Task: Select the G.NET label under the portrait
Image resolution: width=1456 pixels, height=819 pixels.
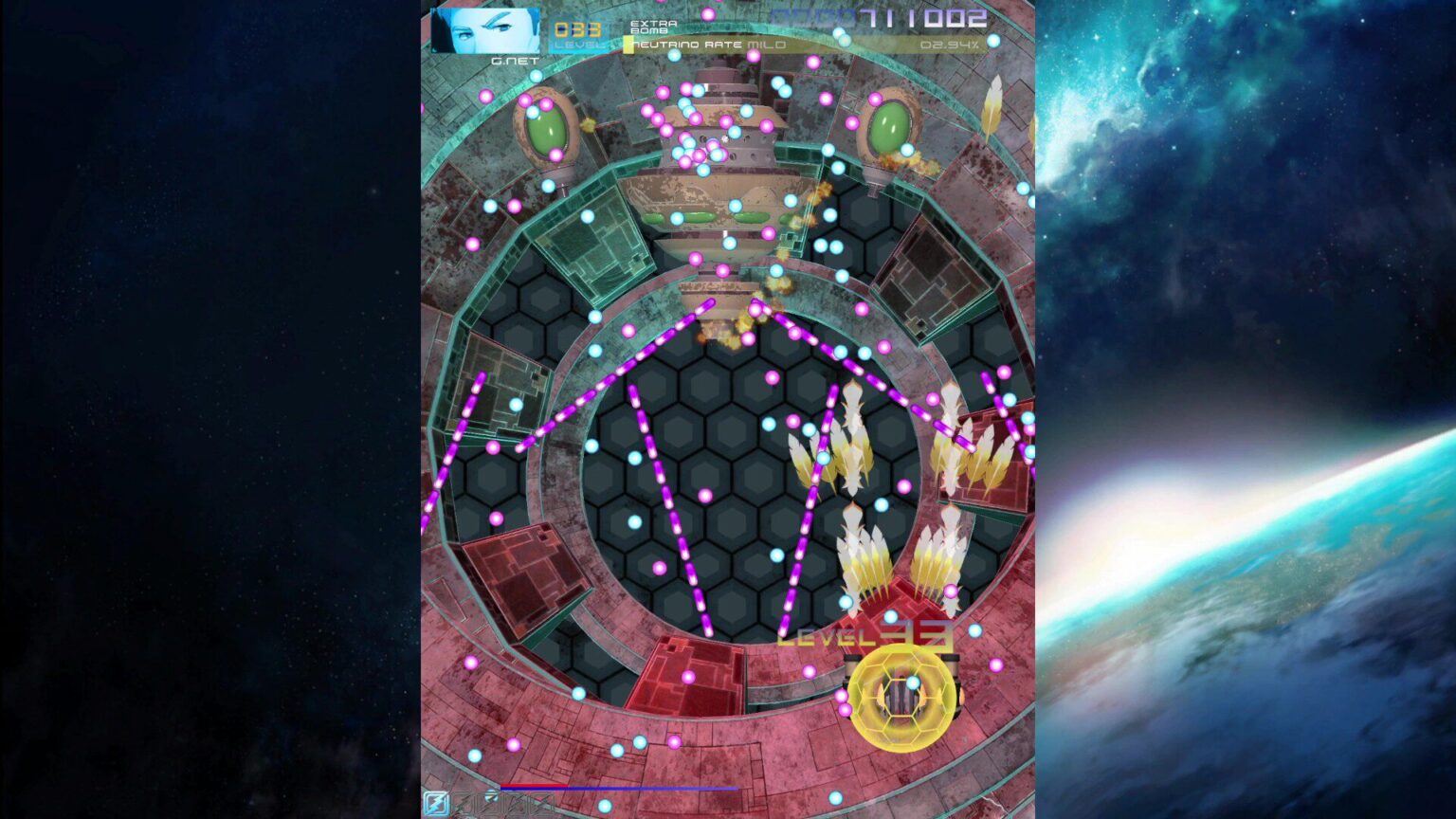Action: tap(517, 59)
